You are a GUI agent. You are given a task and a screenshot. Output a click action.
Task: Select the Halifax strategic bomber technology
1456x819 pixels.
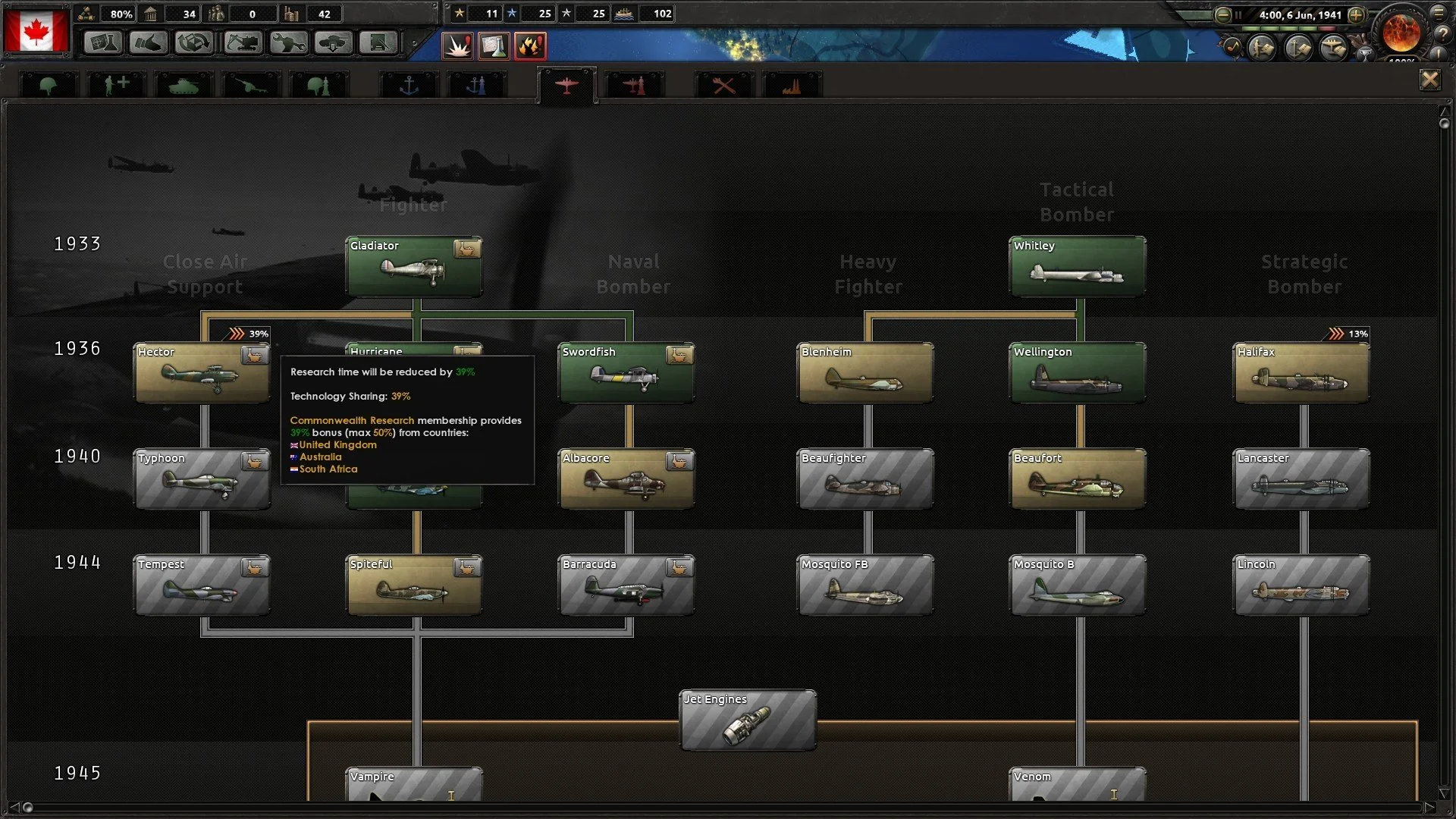[x=1301, y=373]
